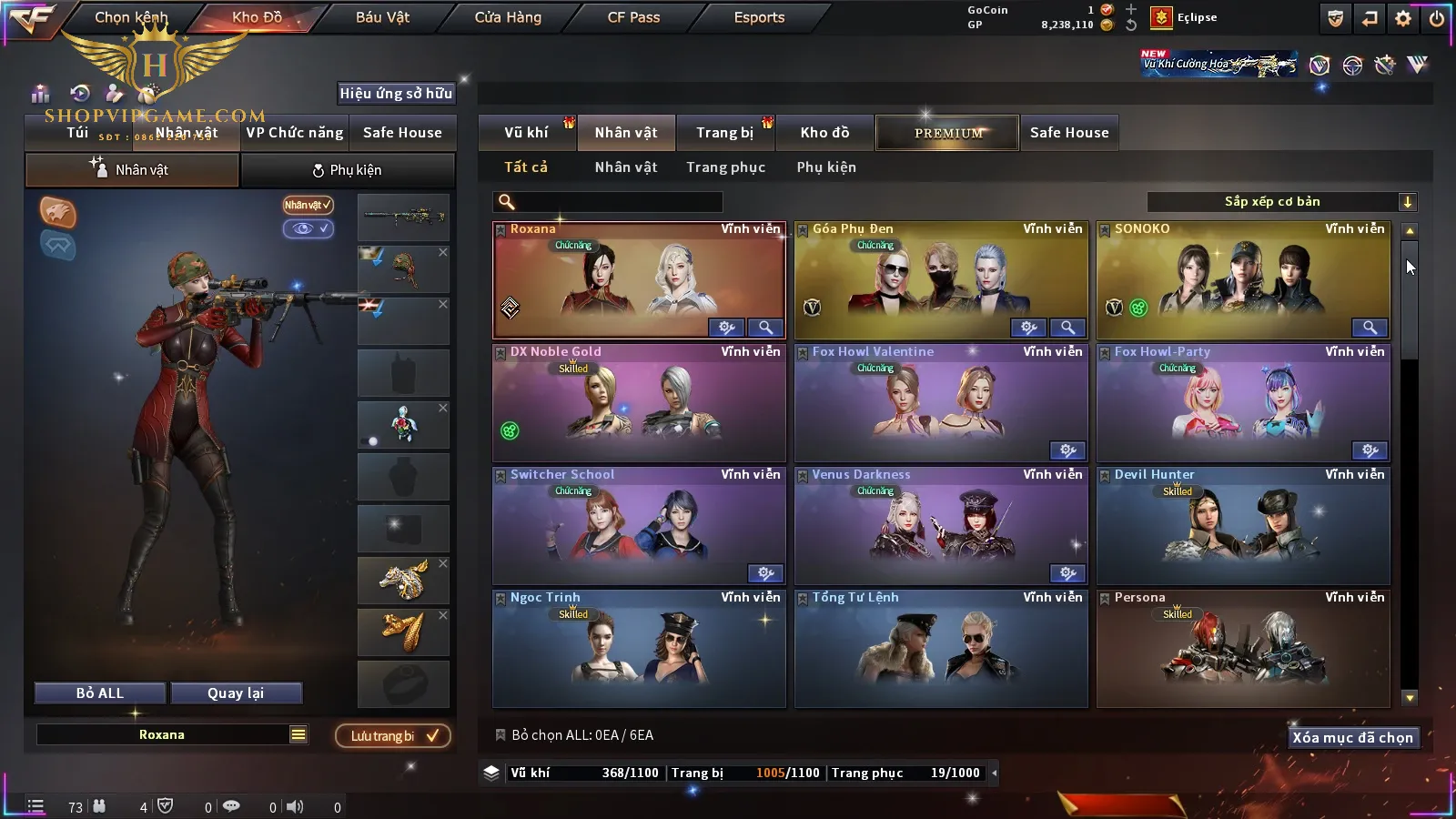The width and height of the screenshot is (1456, 819).
Task: Click the Bỏ ALL button
Action: (100, 693)
